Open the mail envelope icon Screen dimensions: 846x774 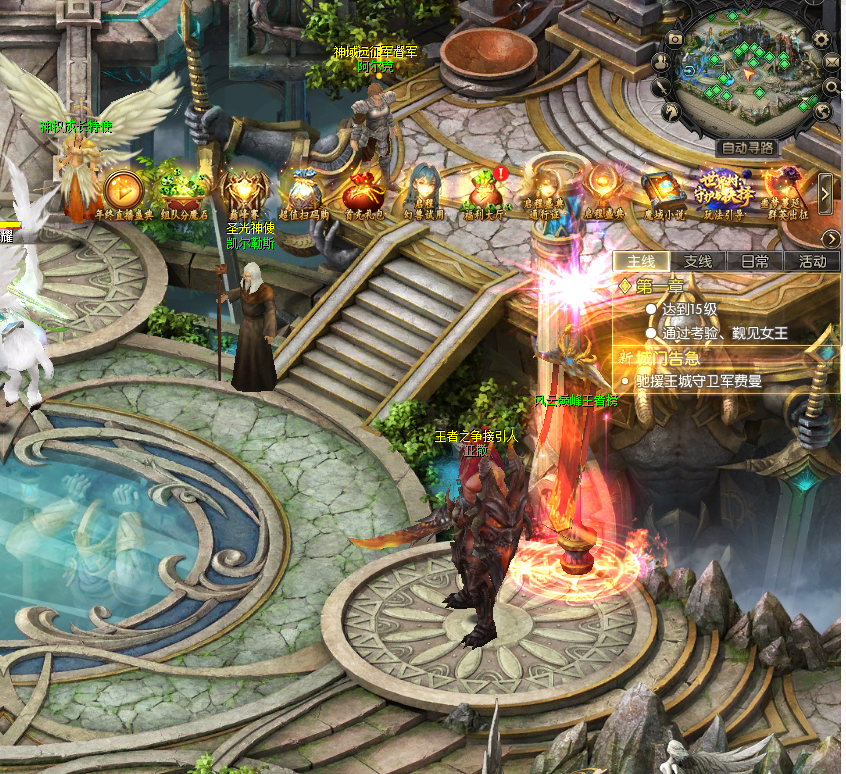click(x=833, y=62)
